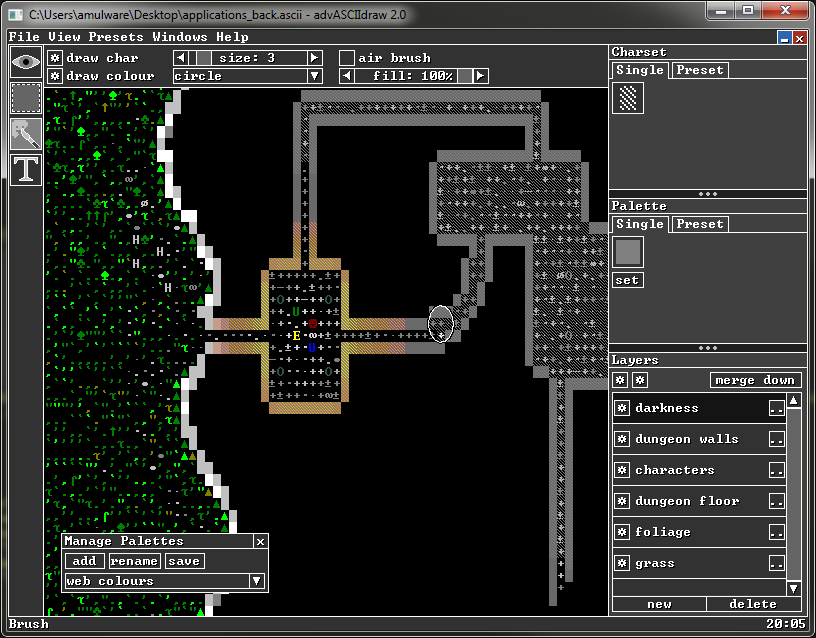Viewport: 816px width, 638px height.
Task: Delete the selected layer
Action: click(753, 604)
